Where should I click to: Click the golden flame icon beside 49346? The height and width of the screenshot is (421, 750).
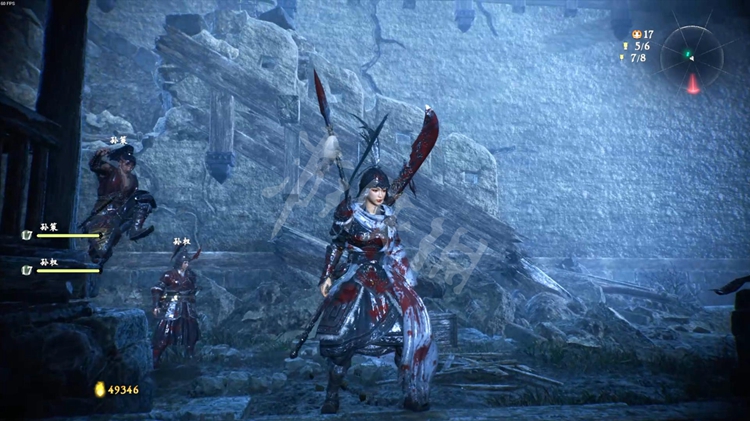click(99, 389)
